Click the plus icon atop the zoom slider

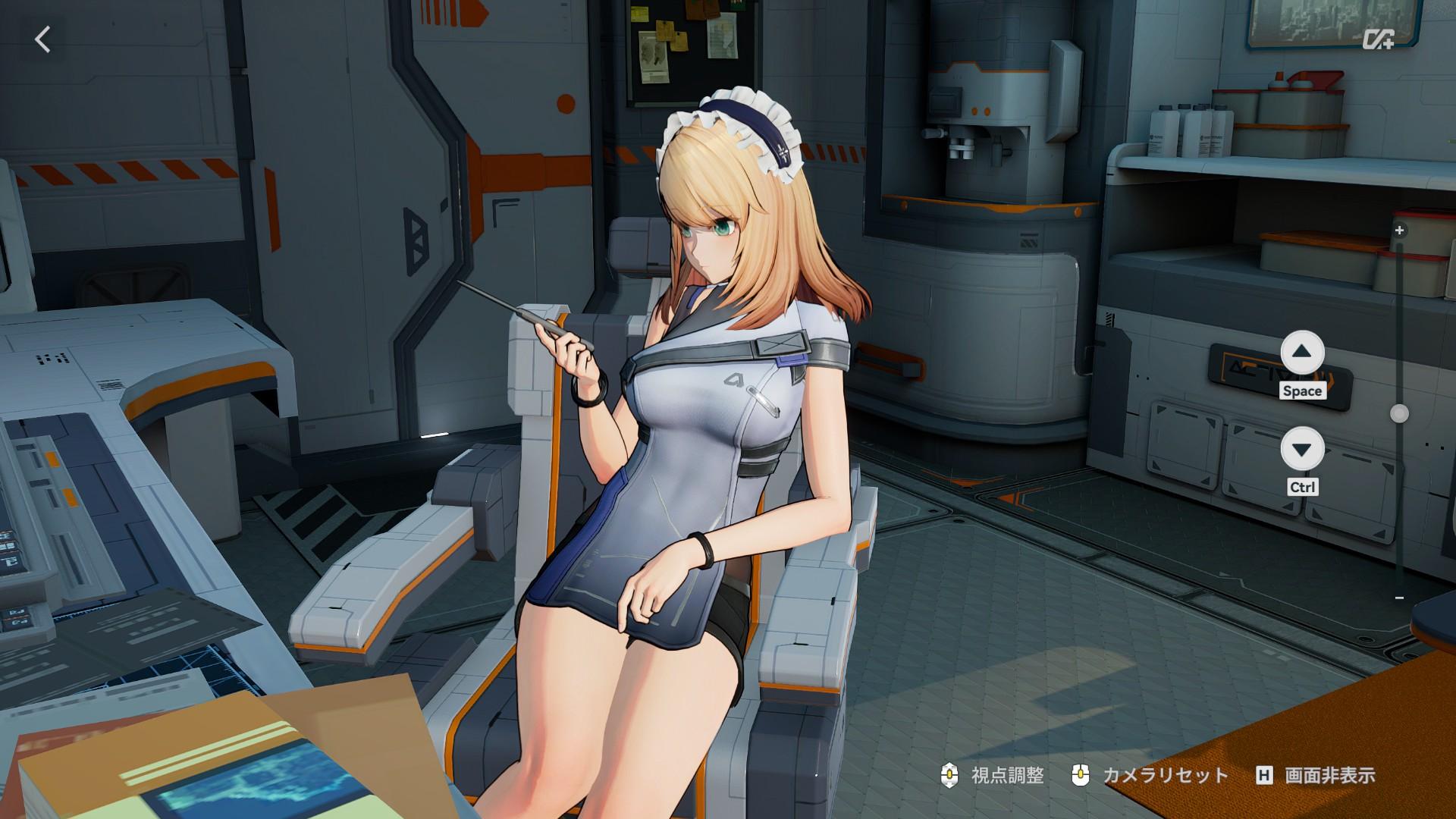pos(1398,231)
